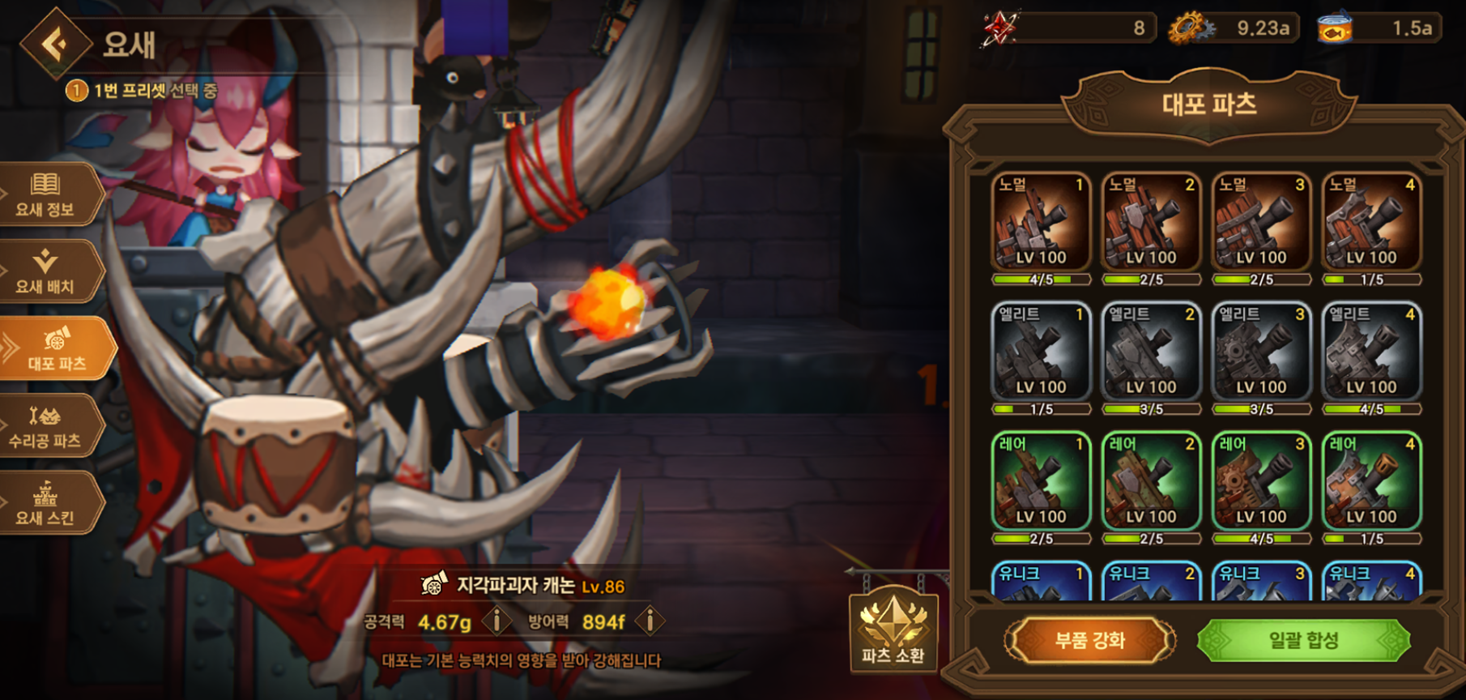Select the 노멀 part number 1
This screenshot has height=700, width=1466.
coord(1041,222)
